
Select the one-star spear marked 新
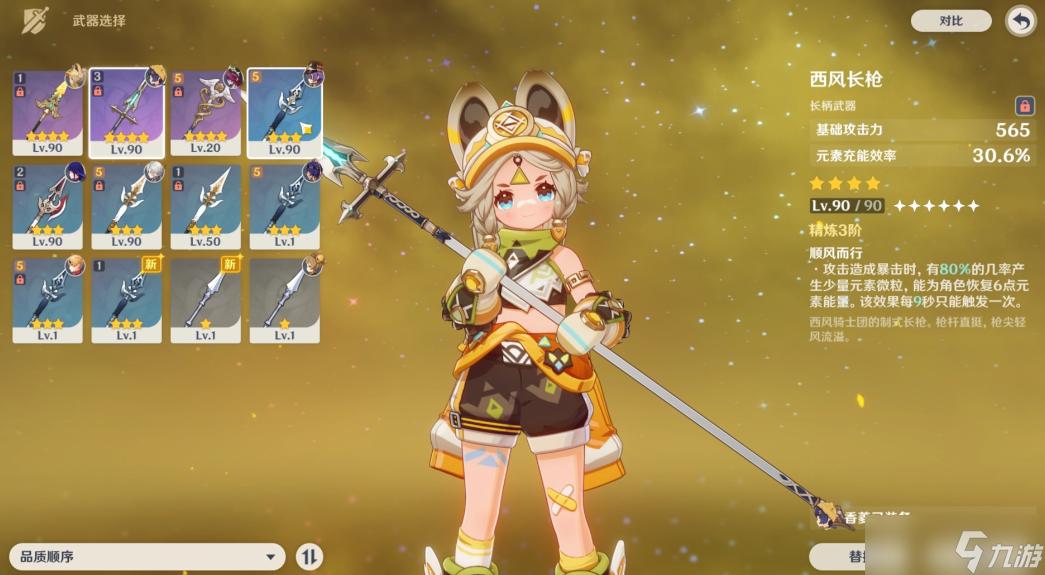205,300
